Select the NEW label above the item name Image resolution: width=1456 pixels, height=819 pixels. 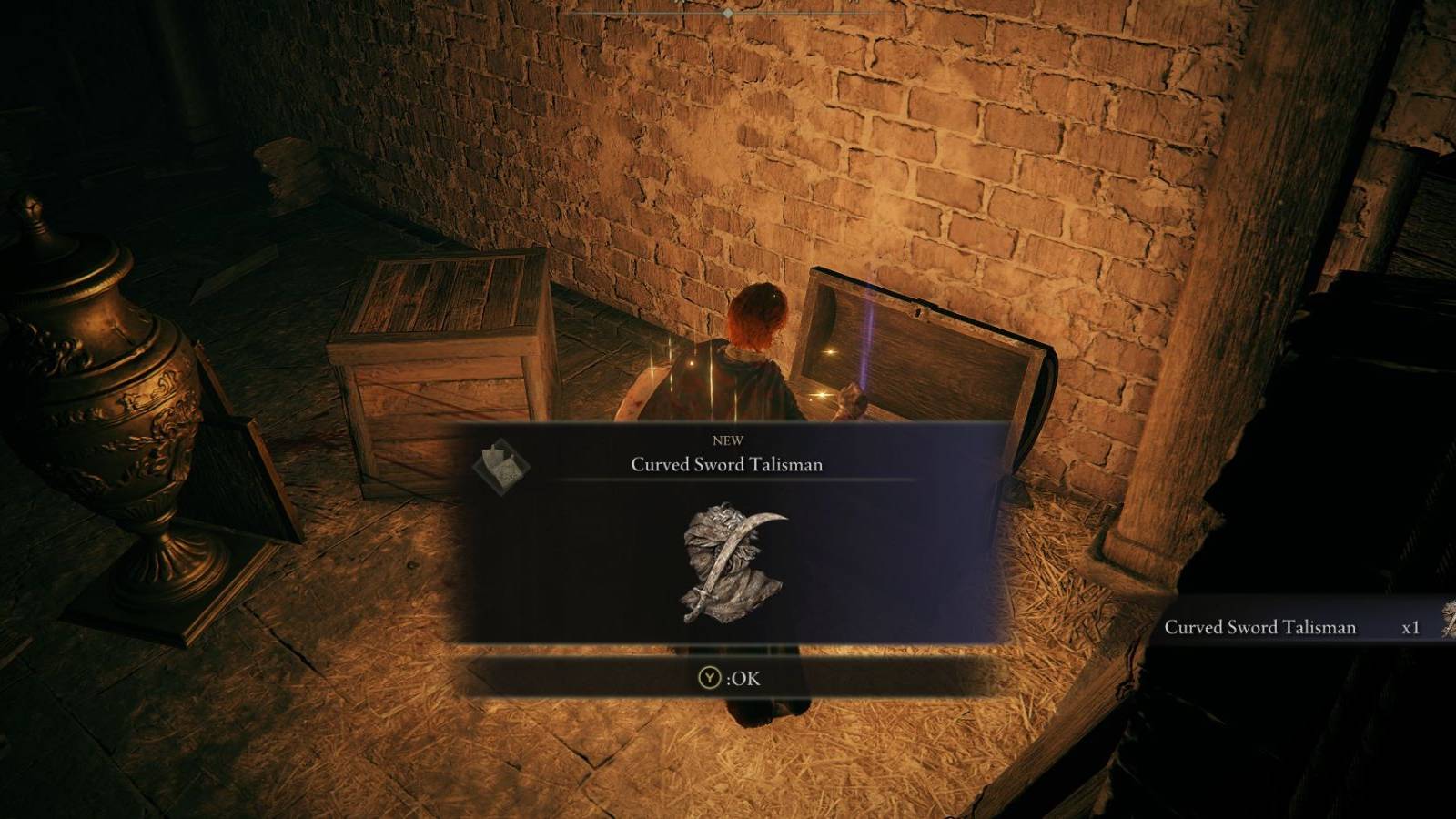tap(726, 440)
